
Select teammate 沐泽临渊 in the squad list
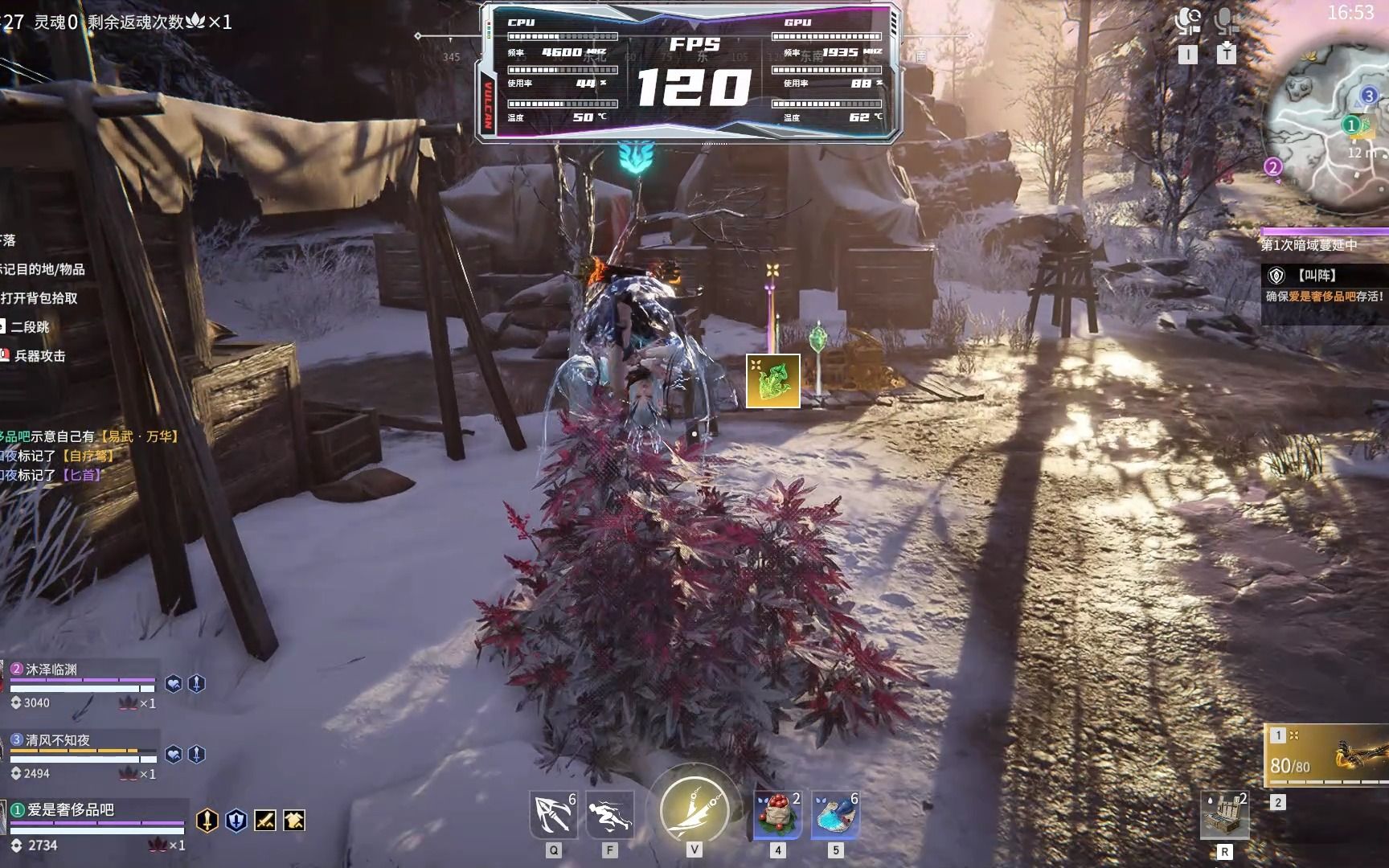point(80,684)
